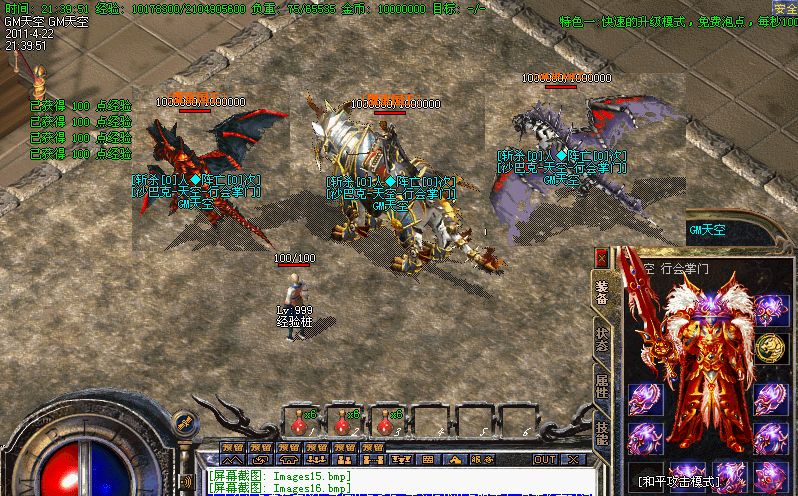Use the red potion in belt slot 2
The width and height of the screenshot is (798, 496).
[342, 421]
